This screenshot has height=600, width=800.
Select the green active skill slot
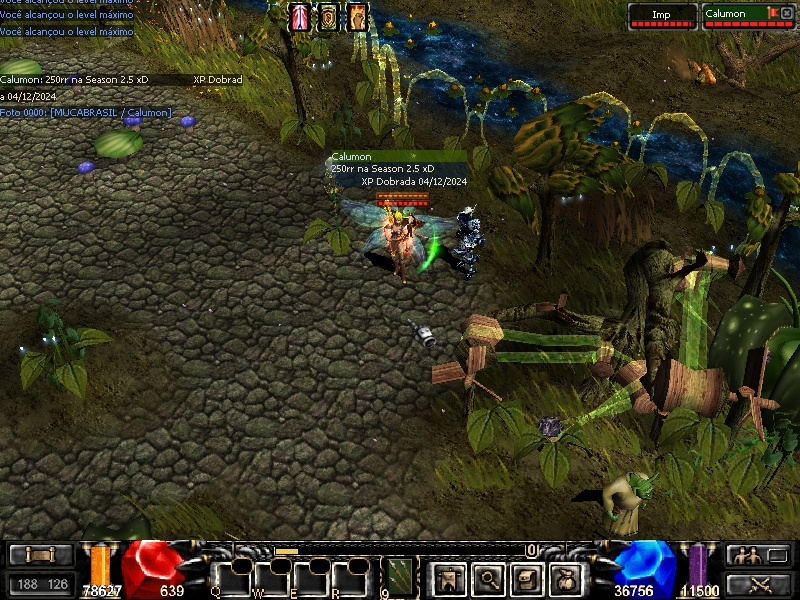click(x=399, y=577)
